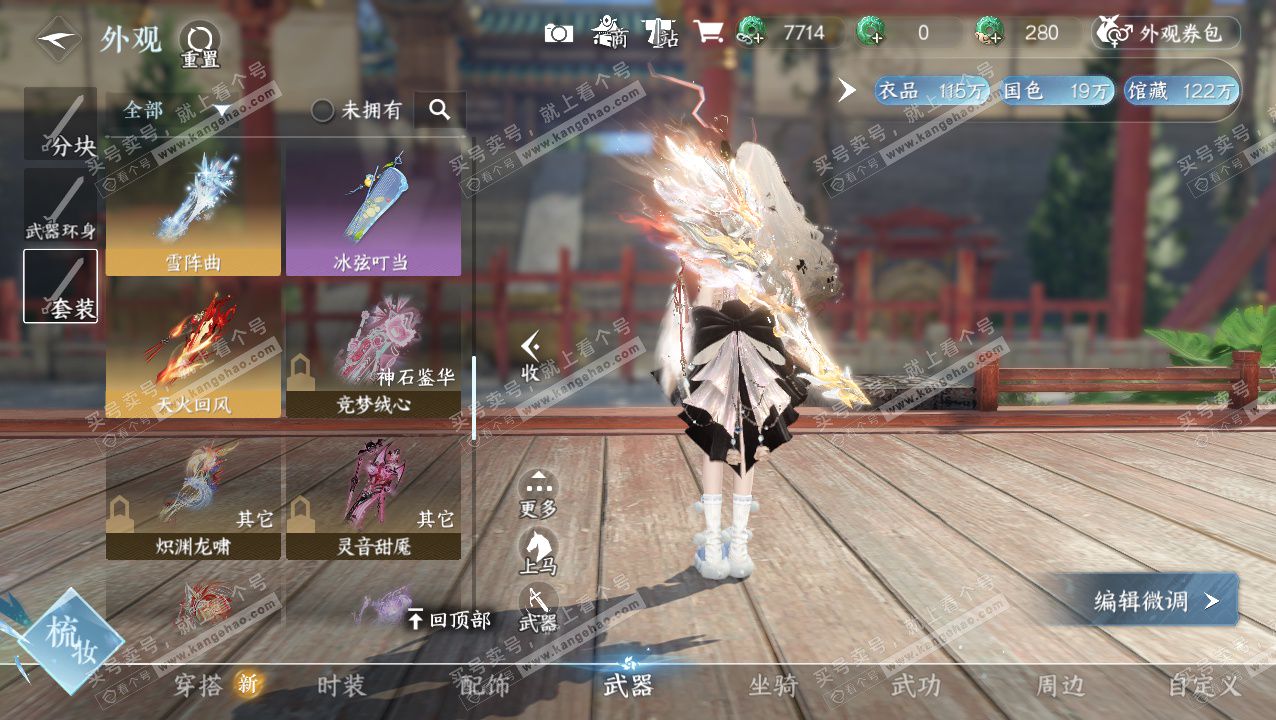
Task: Switch to the 武器环身 side tab
Action: 61,206
